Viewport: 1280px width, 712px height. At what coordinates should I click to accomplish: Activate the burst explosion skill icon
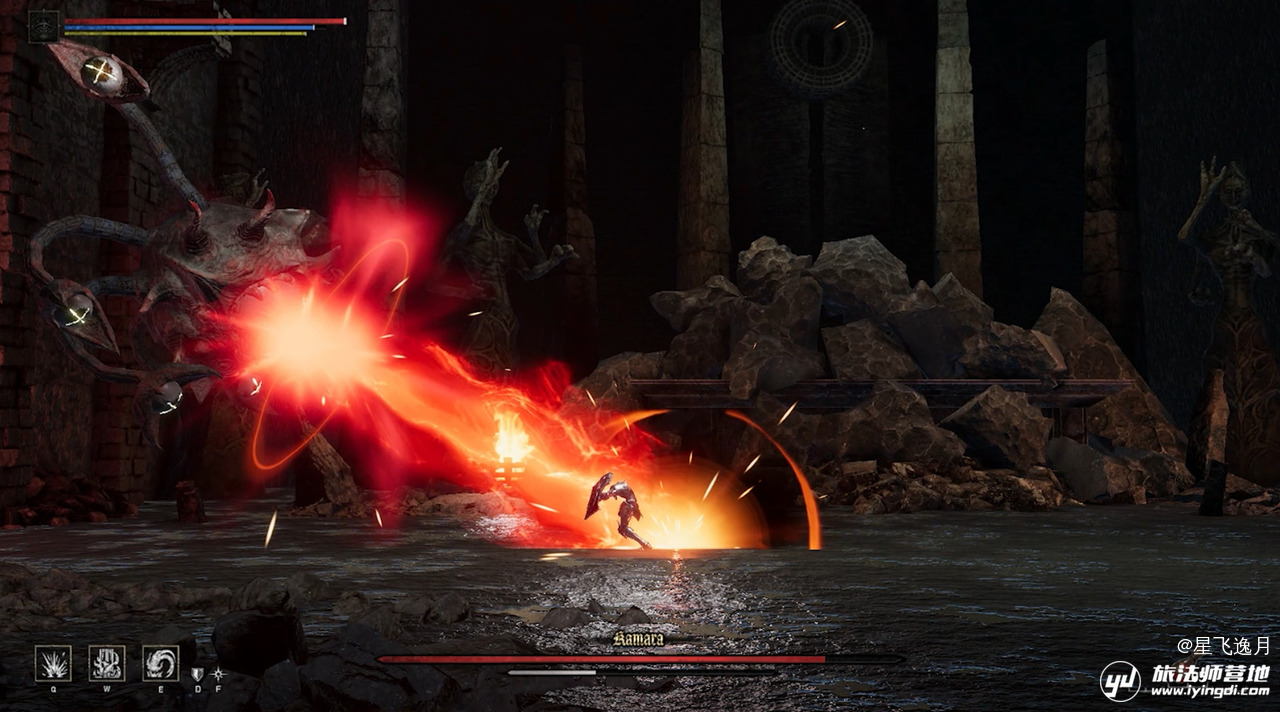click(x=53, y=662)
